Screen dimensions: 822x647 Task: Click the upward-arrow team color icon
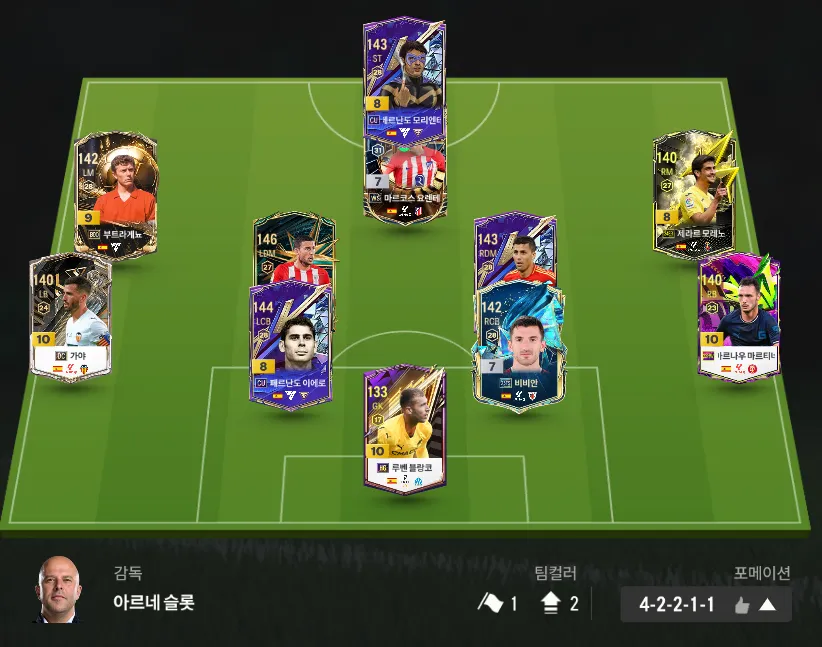coord(551,603)
